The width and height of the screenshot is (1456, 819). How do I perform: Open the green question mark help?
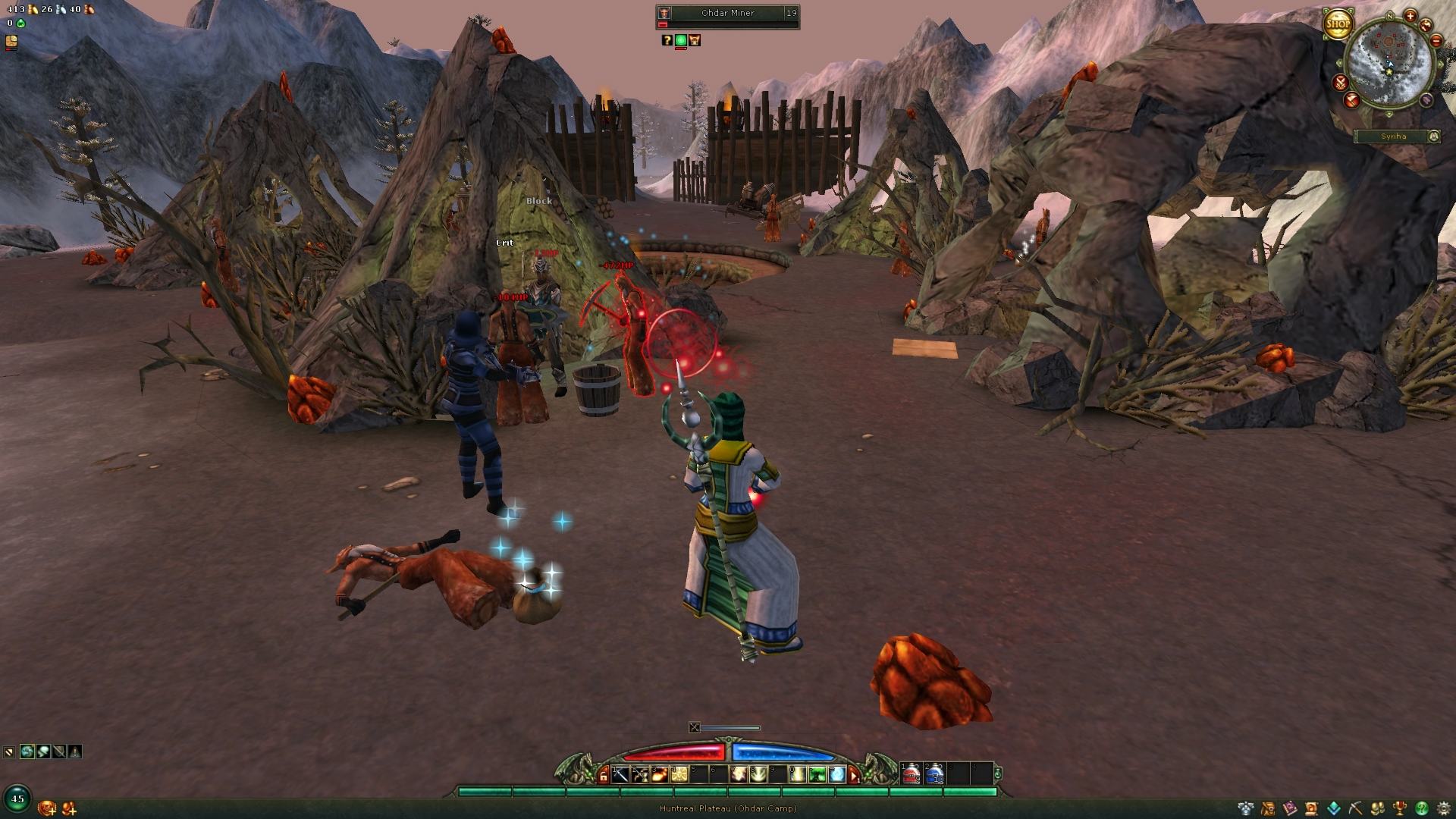(1422, 808)
